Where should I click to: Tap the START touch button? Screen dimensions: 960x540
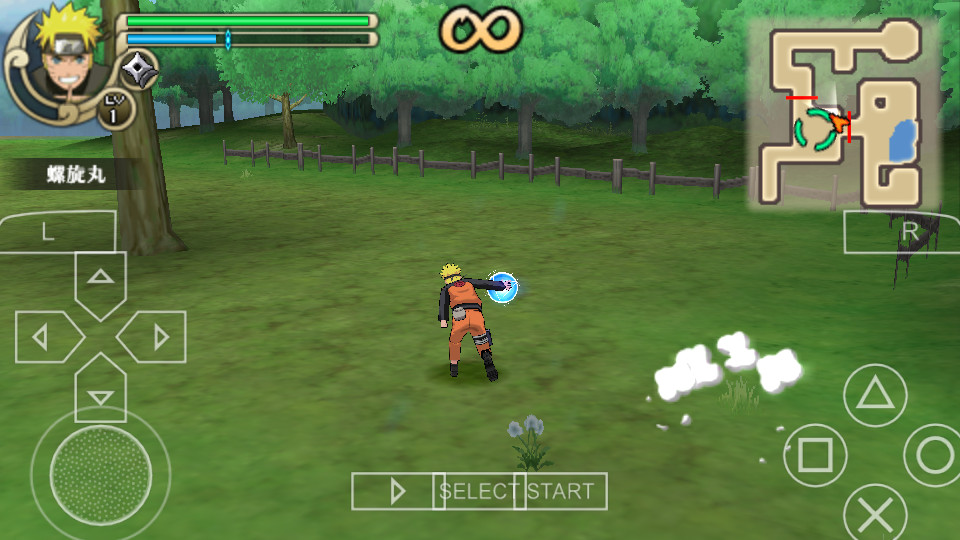click(x=561, y=491)
